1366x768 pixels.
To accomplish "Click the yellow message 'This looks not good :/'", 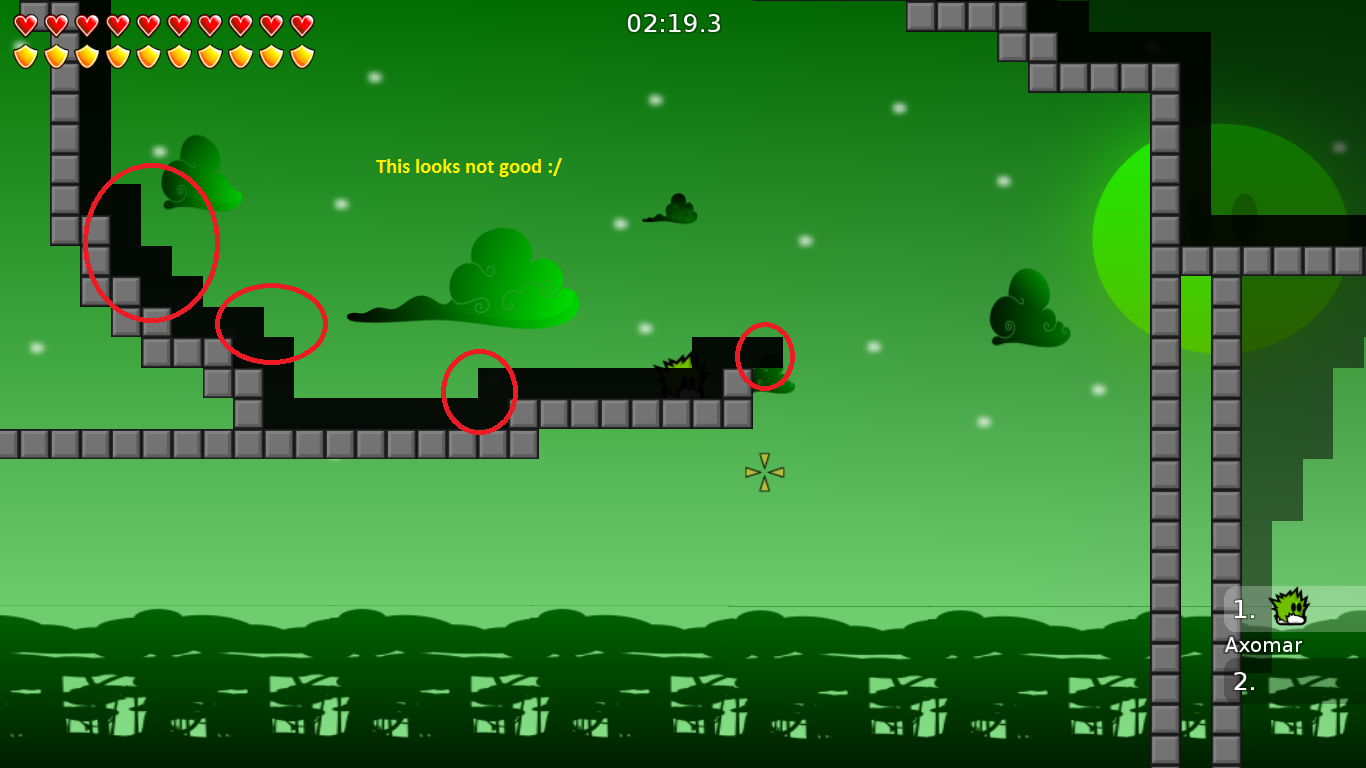I will pos(468,167).
